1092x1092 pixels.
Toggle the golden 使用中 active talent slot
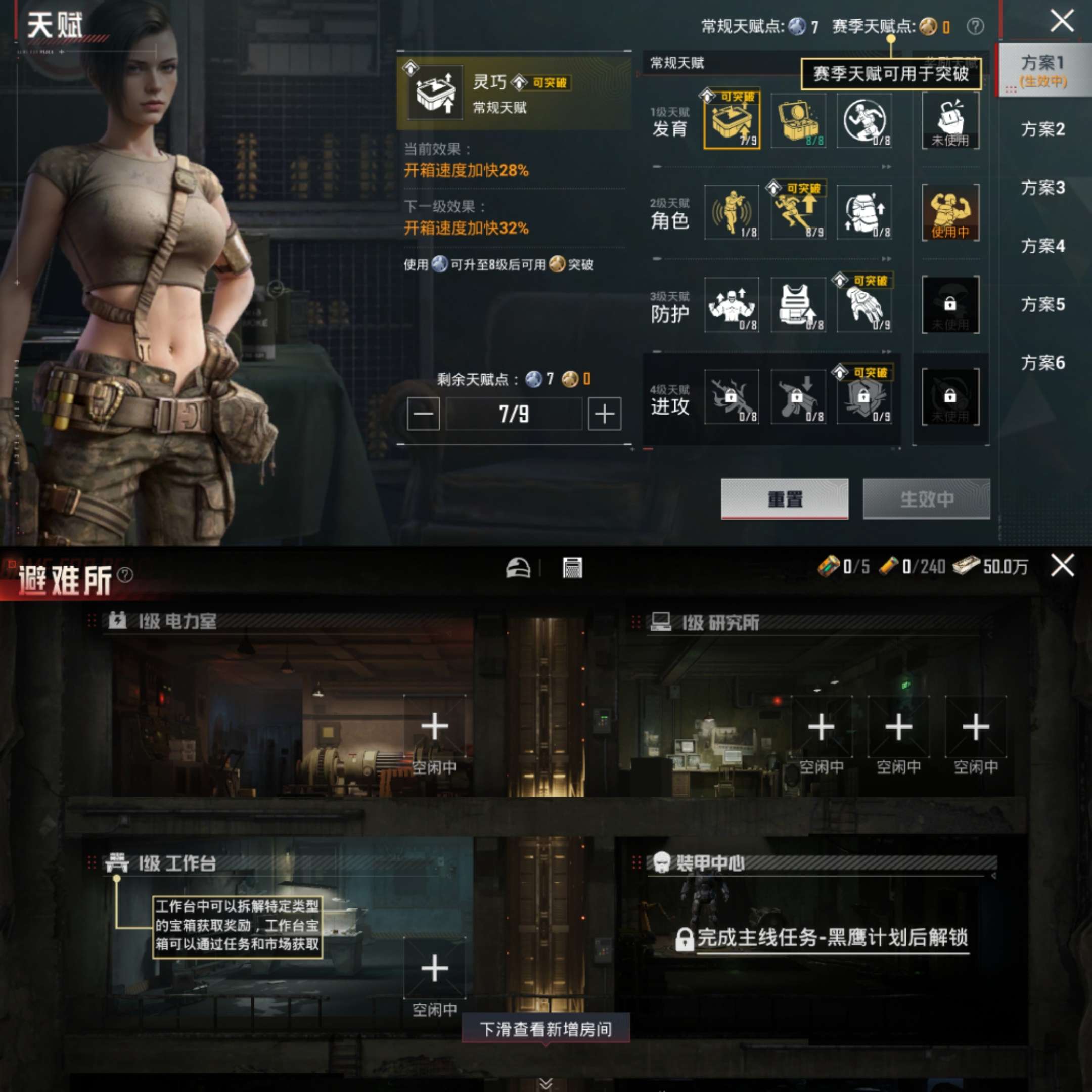pos(950,214)
